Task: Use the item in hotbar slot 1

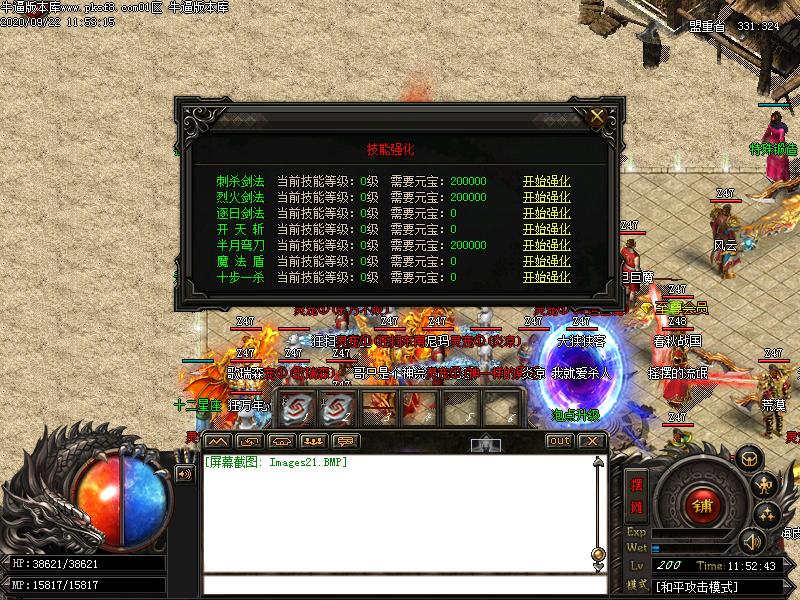Action: pyautogui.click(x=298, y=407)
